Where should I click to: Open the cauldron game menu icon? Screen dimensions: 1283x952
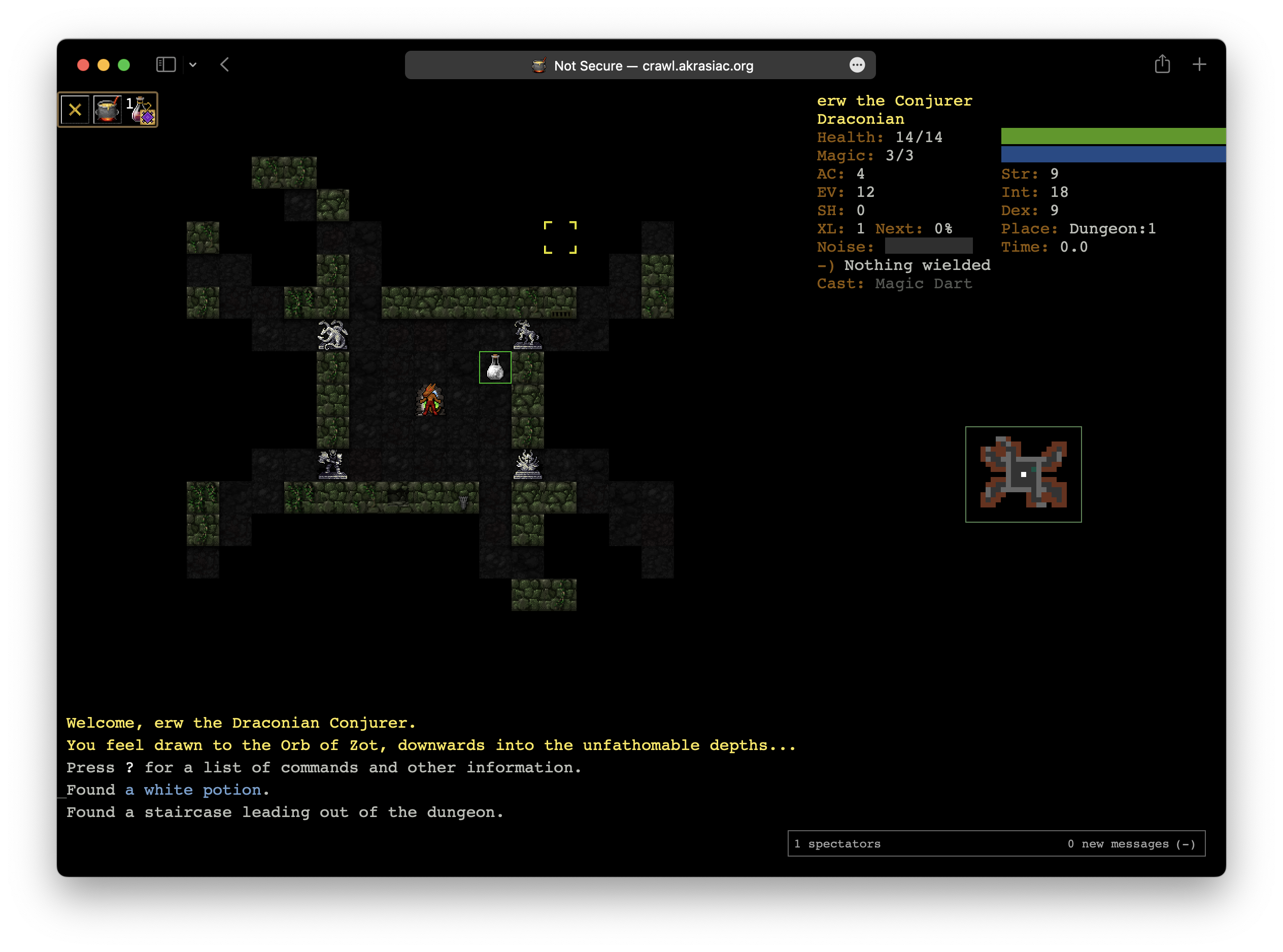pos(107,110)
